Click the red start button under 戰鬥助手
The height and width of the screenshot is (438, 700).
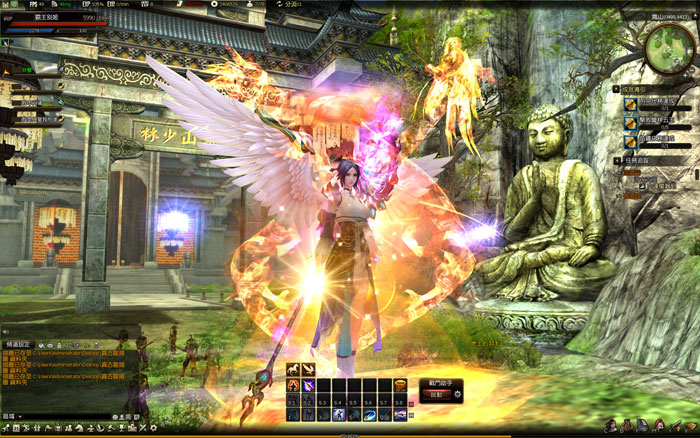437,395
